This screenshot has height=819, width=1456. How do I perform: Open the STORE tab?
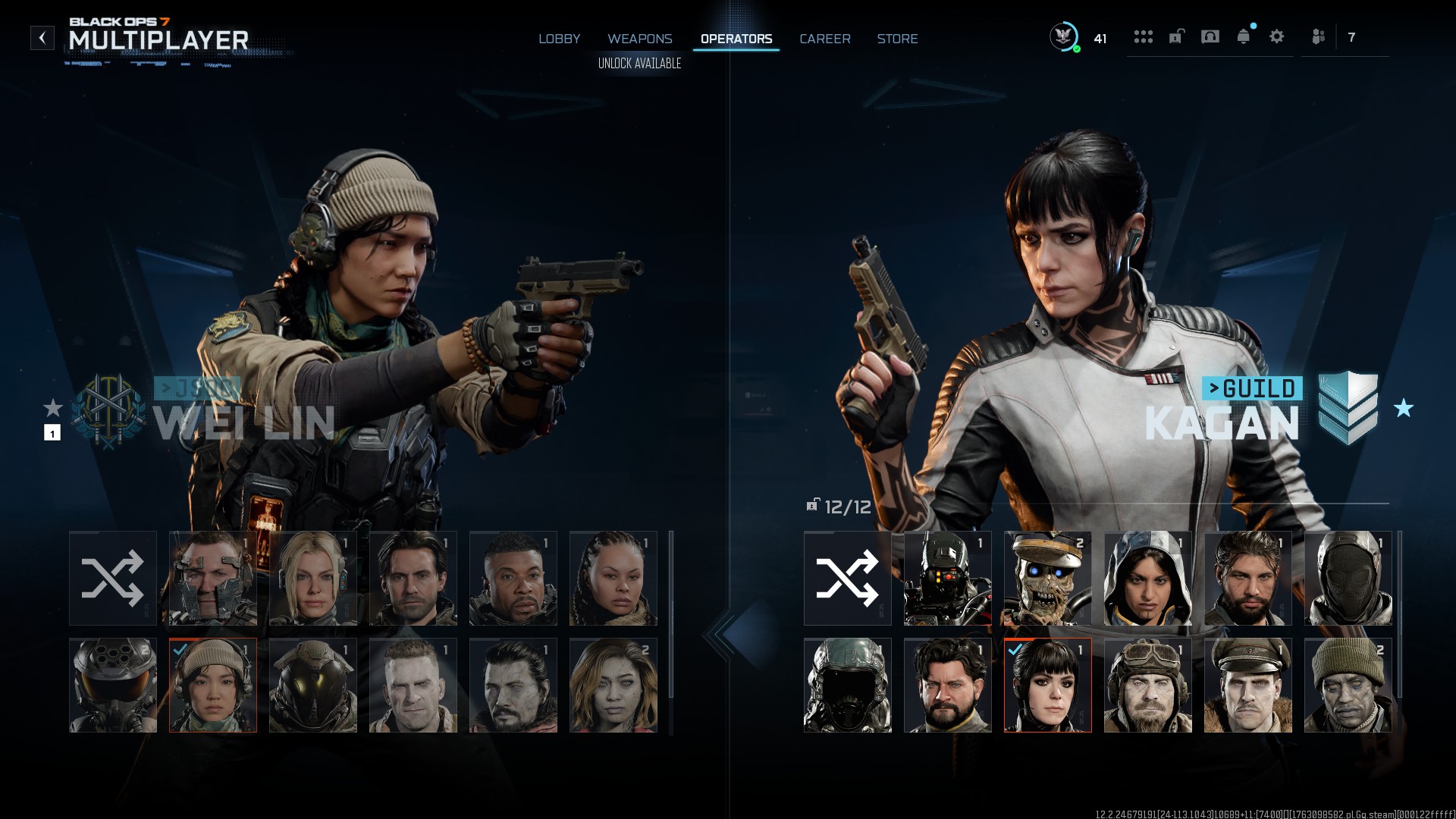coord(898,39)
